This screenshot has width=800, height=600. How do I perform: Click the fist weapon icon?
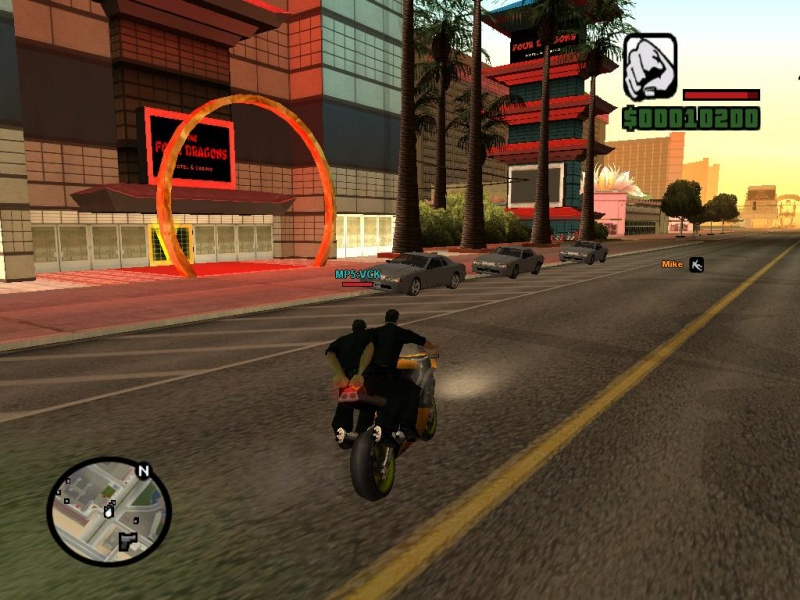click(x=650, y=66)
